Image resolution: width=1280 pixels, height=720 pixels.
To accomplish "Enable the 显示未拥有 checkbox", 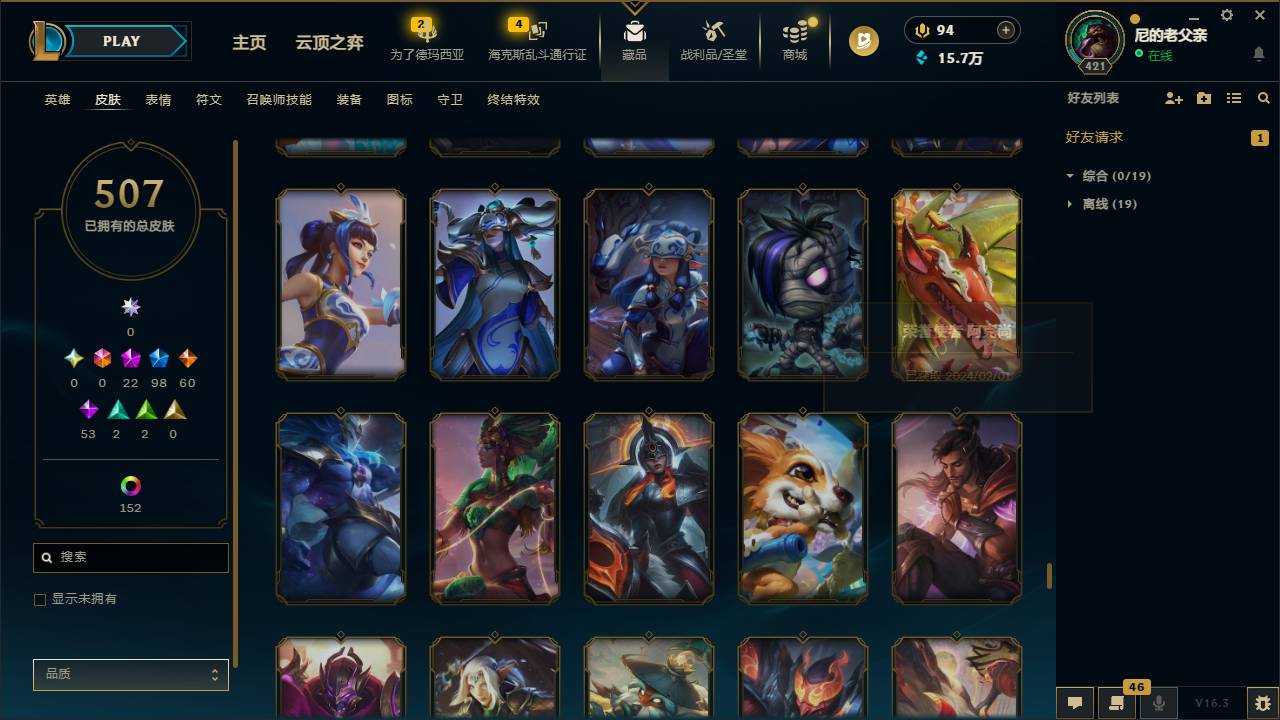I will click(40, 599).
